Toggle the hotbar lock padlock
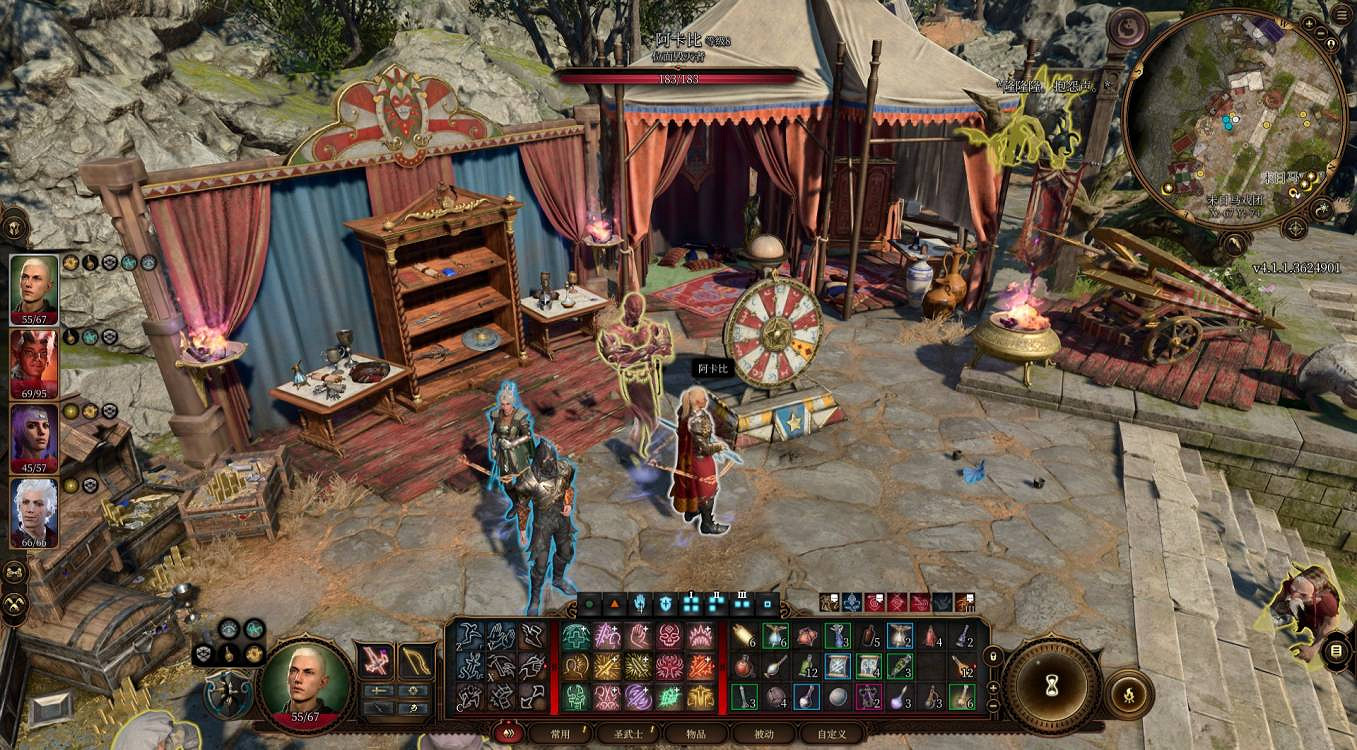 (992, 656)
